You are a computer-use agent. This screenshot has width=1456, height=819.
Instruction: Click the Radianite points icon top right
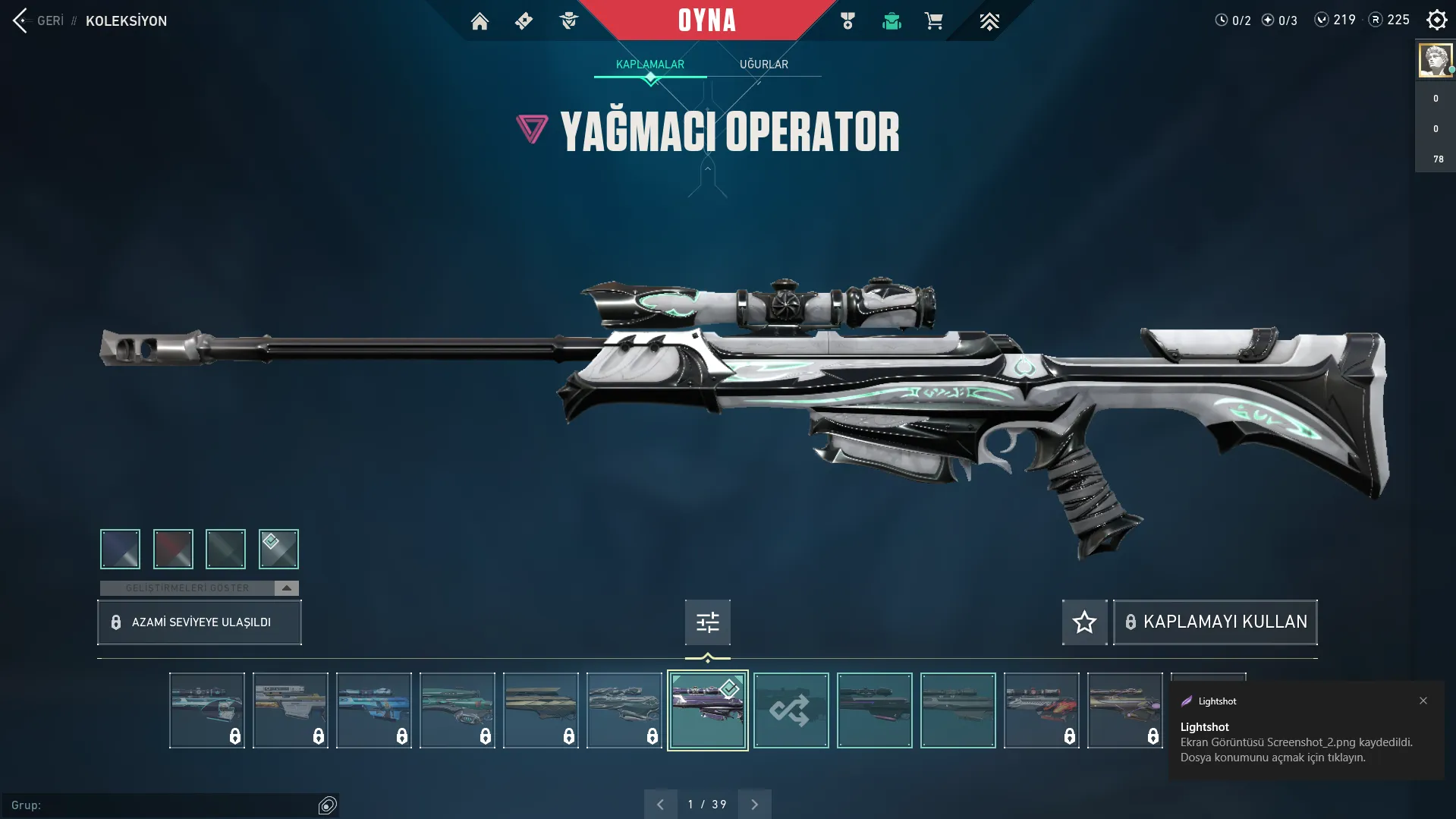pyautogui.click(x=1375, y=20)
